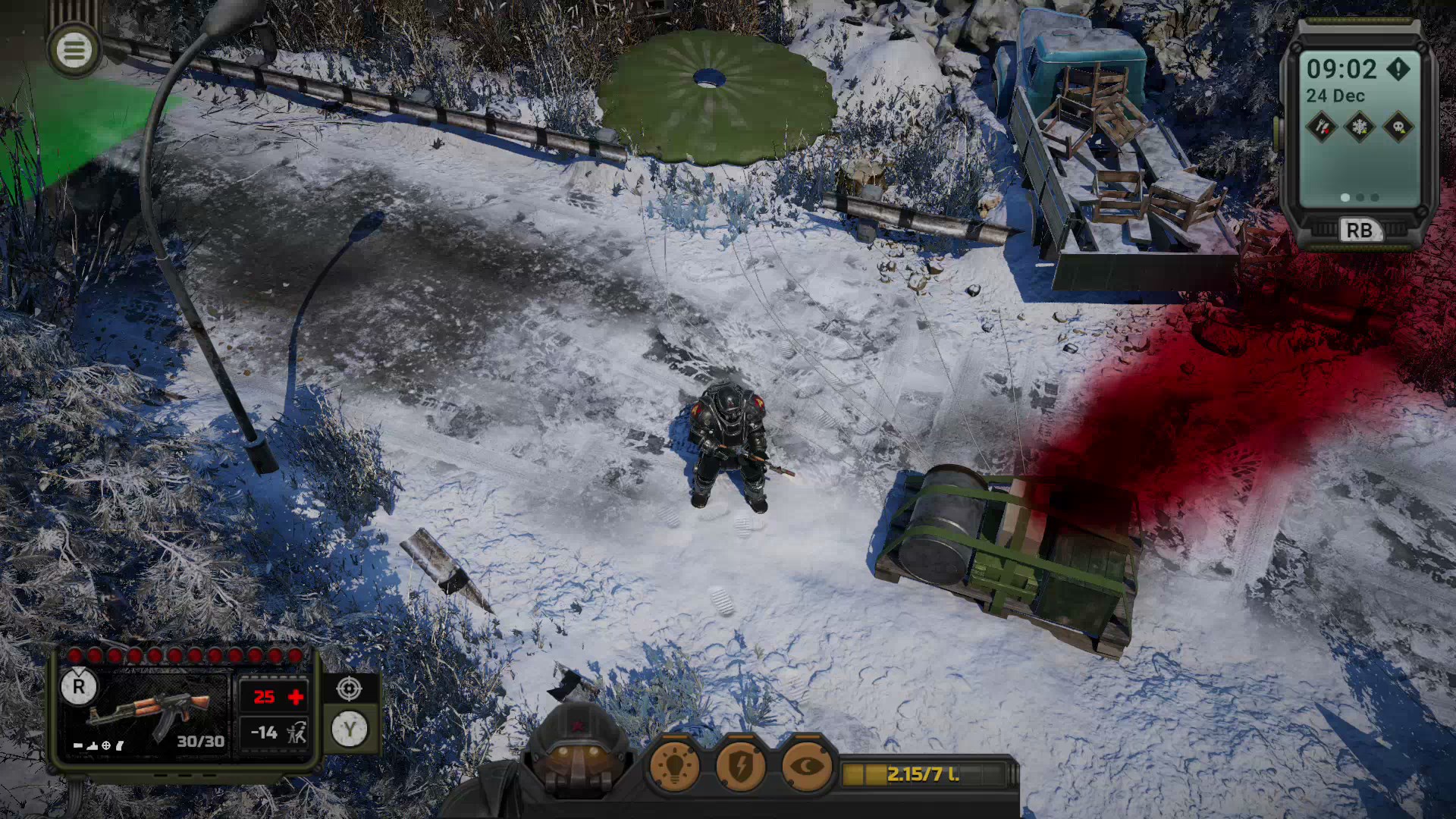Image resolution: width=1456 pixels, height=819 pixels.
Task: Cycle weapons using the R slot arrow
Action: coord(79,686)
